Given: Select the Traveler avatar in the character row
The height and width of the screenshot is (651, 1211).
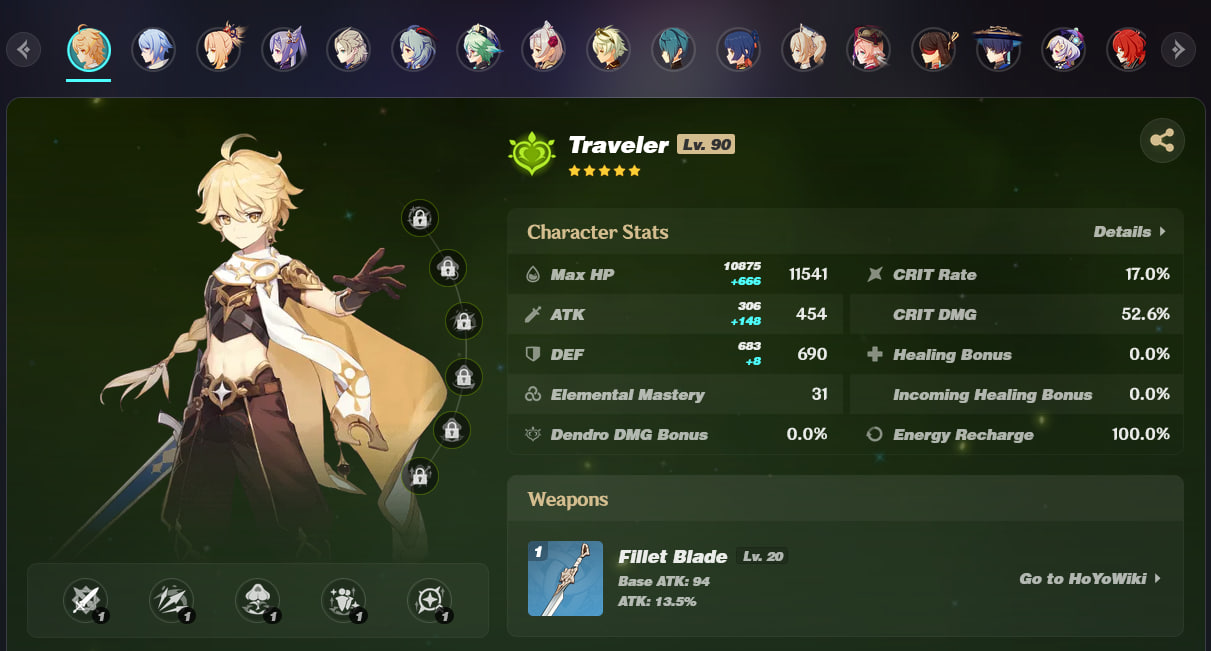Looking at the screenshot, I should tap(89, 48).
